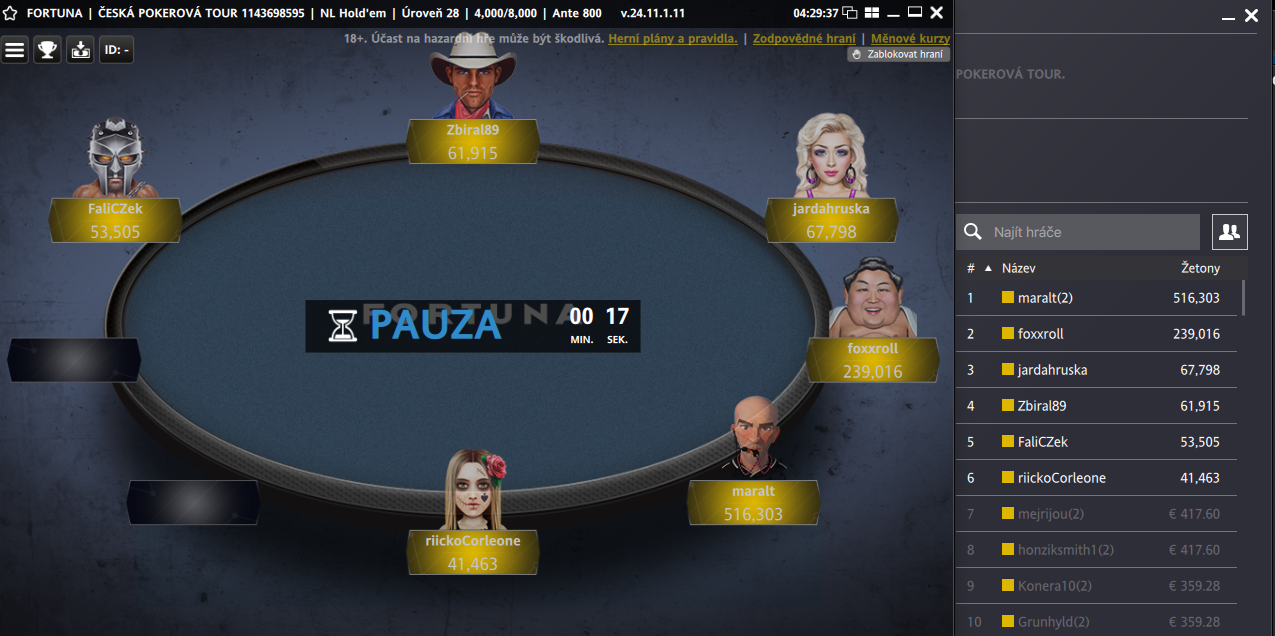Maximize the poker table window
This screenshot has width=1275, height=636.
coord(914,13)
